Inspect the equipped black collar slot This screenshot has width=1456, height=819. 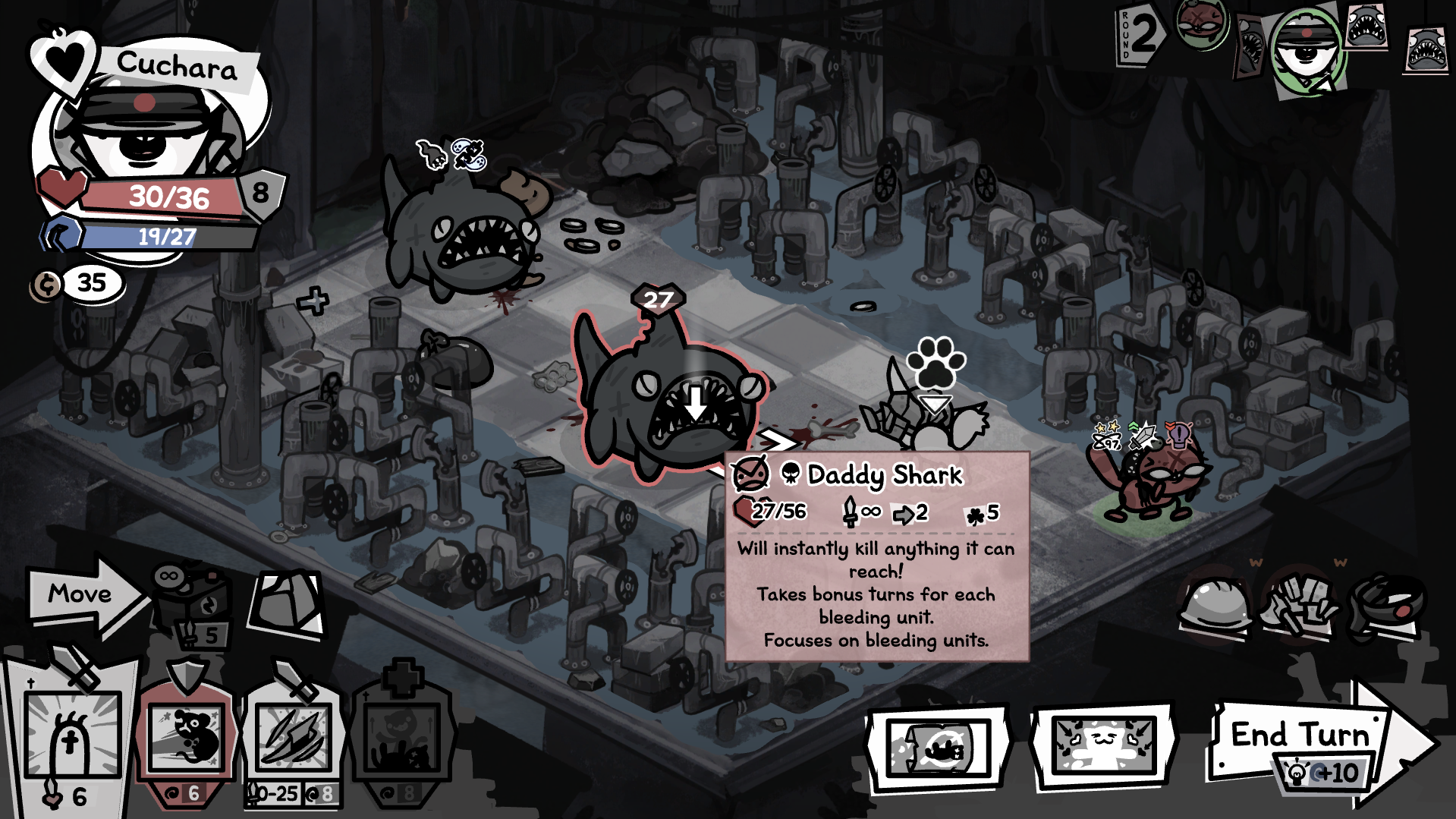coord(1385,603)
